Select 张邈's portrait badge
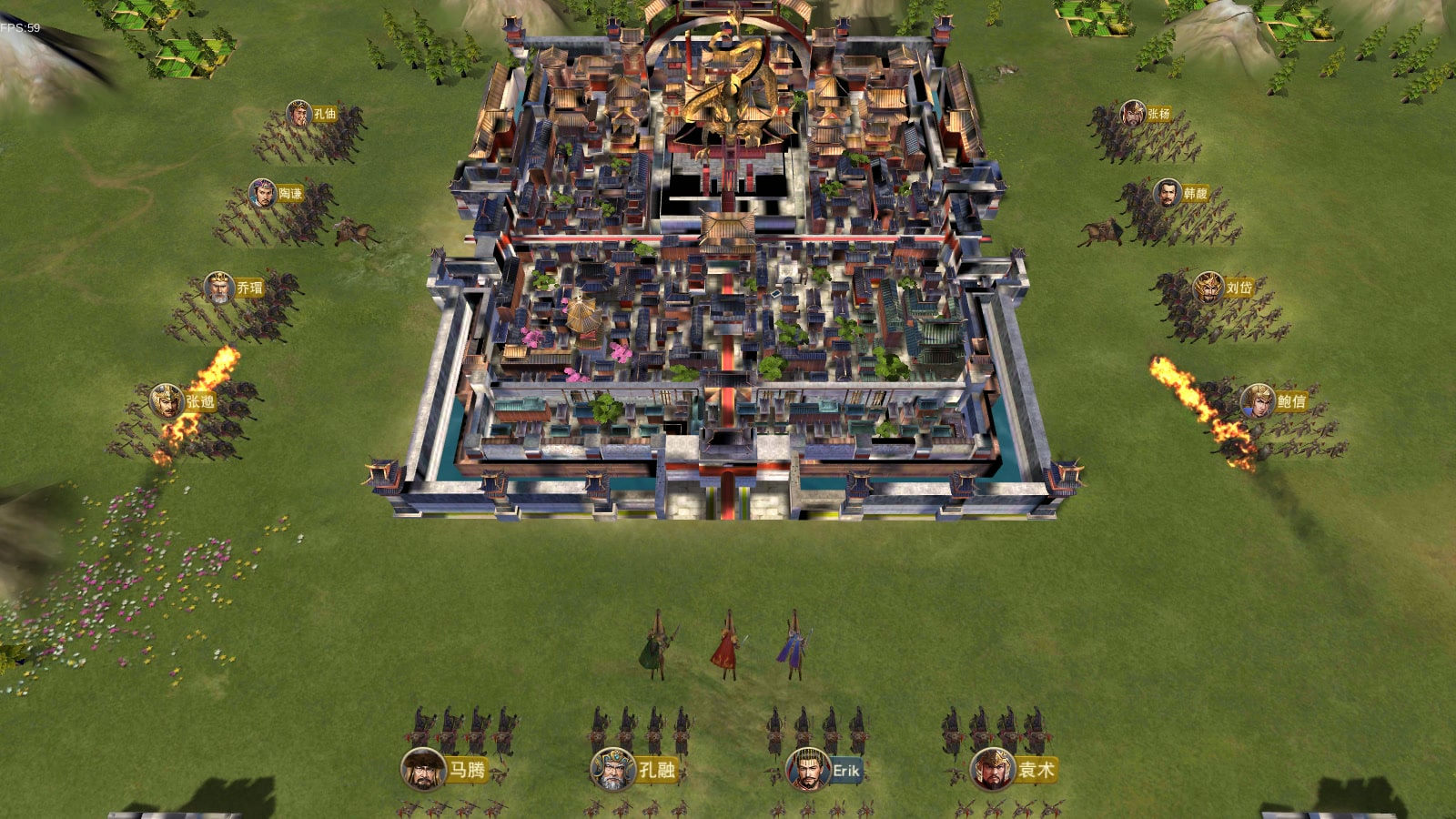 (167, 400)
